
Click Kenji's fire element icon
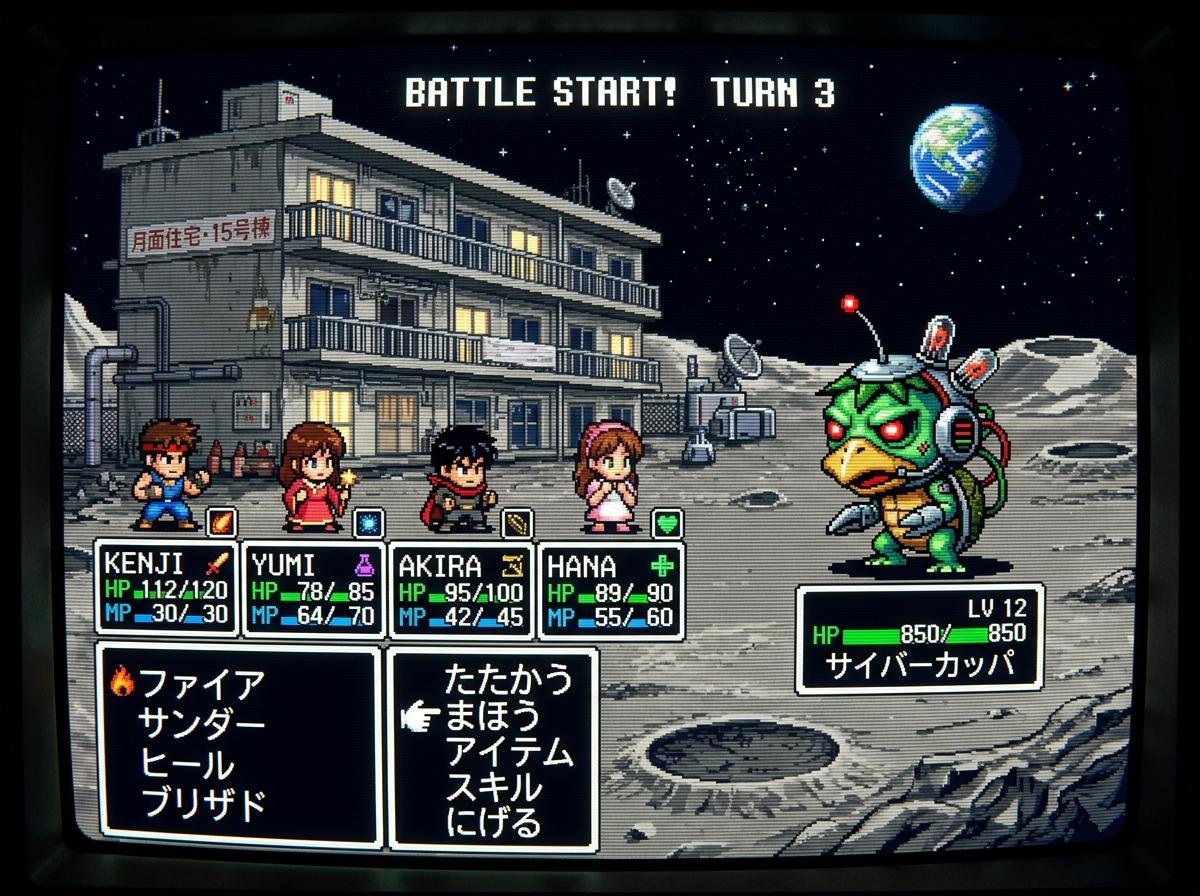pos(219,523)
